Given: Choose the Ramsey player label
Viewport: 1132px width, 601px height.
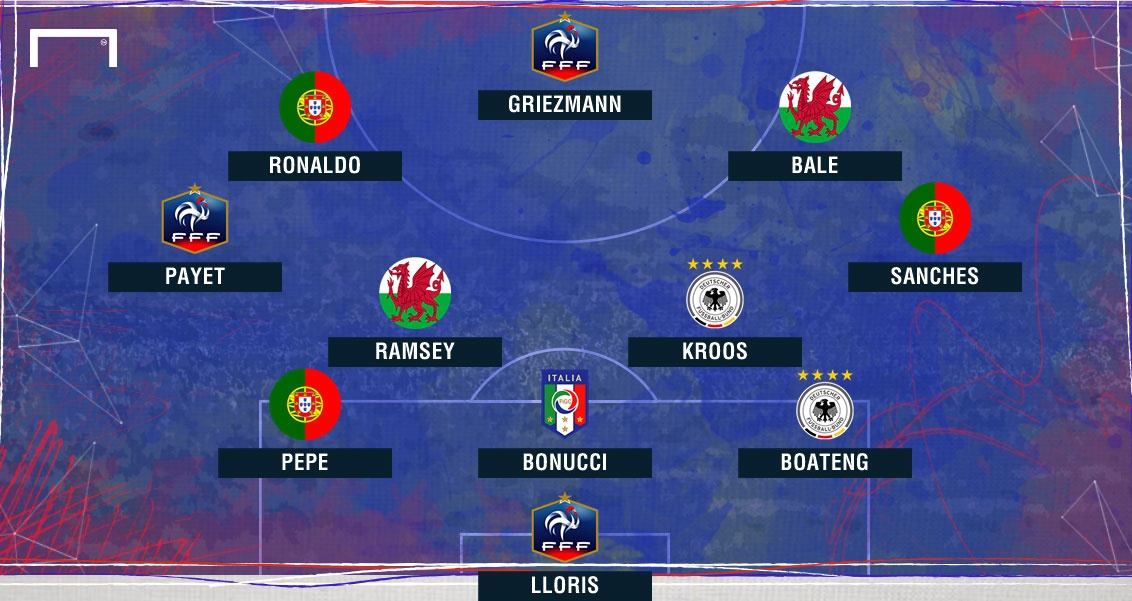Looking at the screenshot, I should 415,351.
